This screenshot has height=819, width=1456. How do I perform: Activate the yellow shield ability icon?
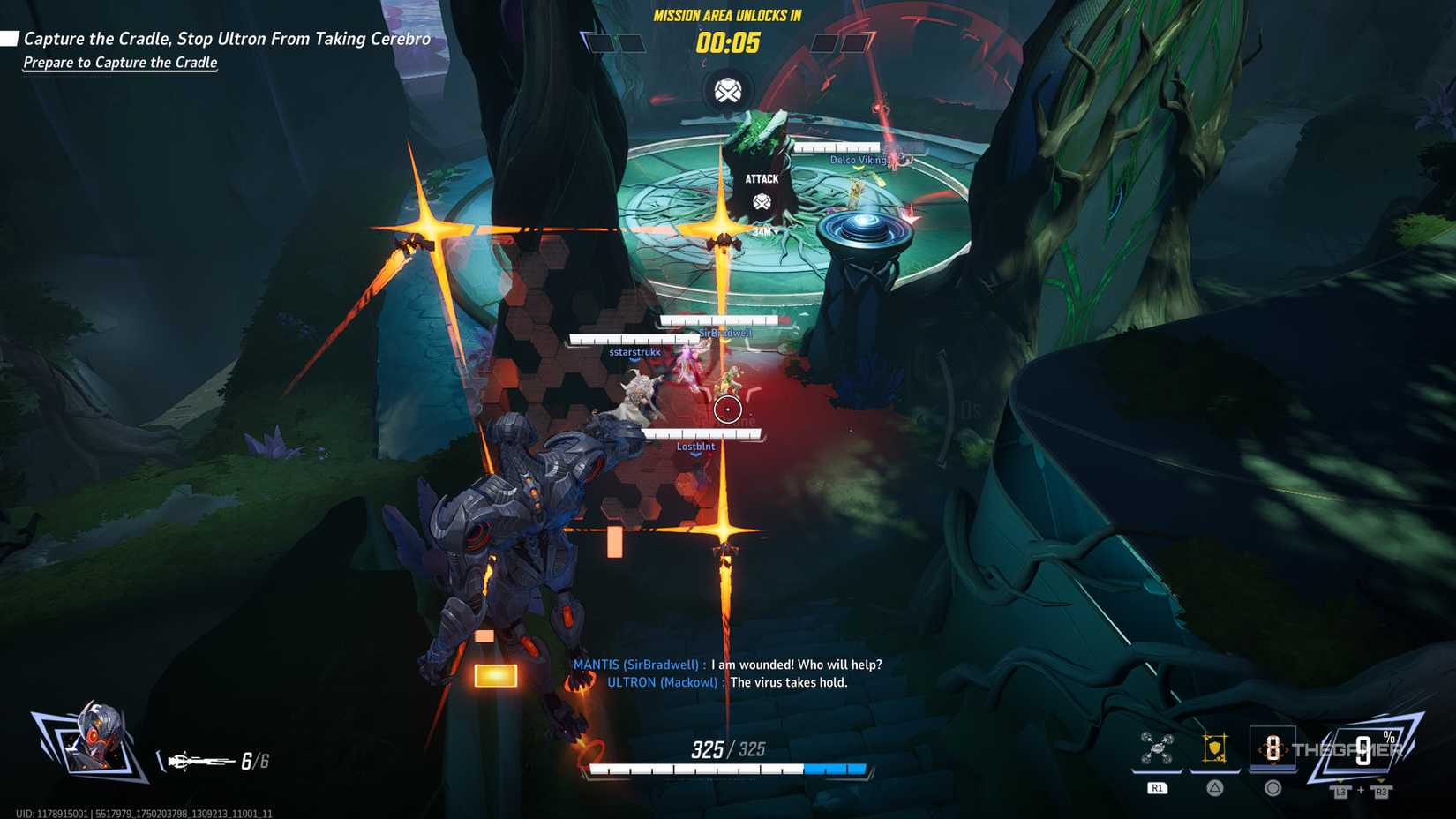1214,748
